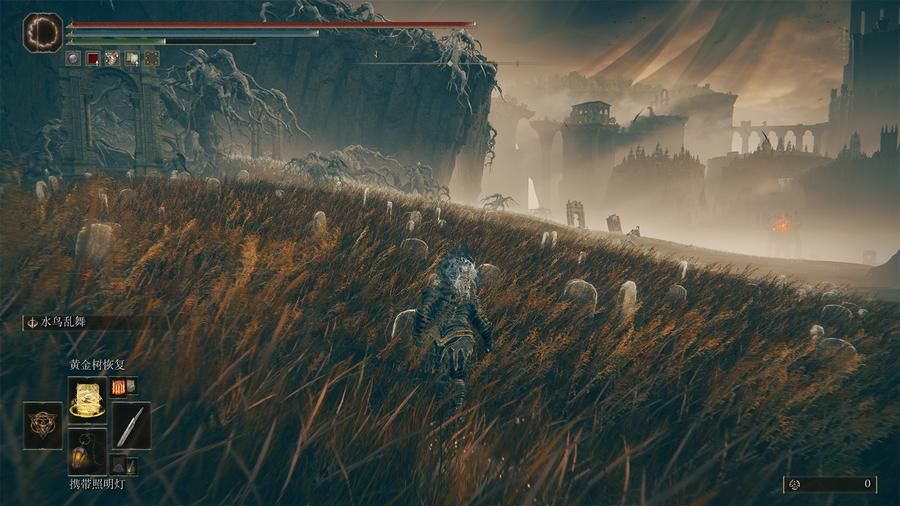Select the lantern quick item slot
This screenshot has width=900, height=506.
(87, 450)
